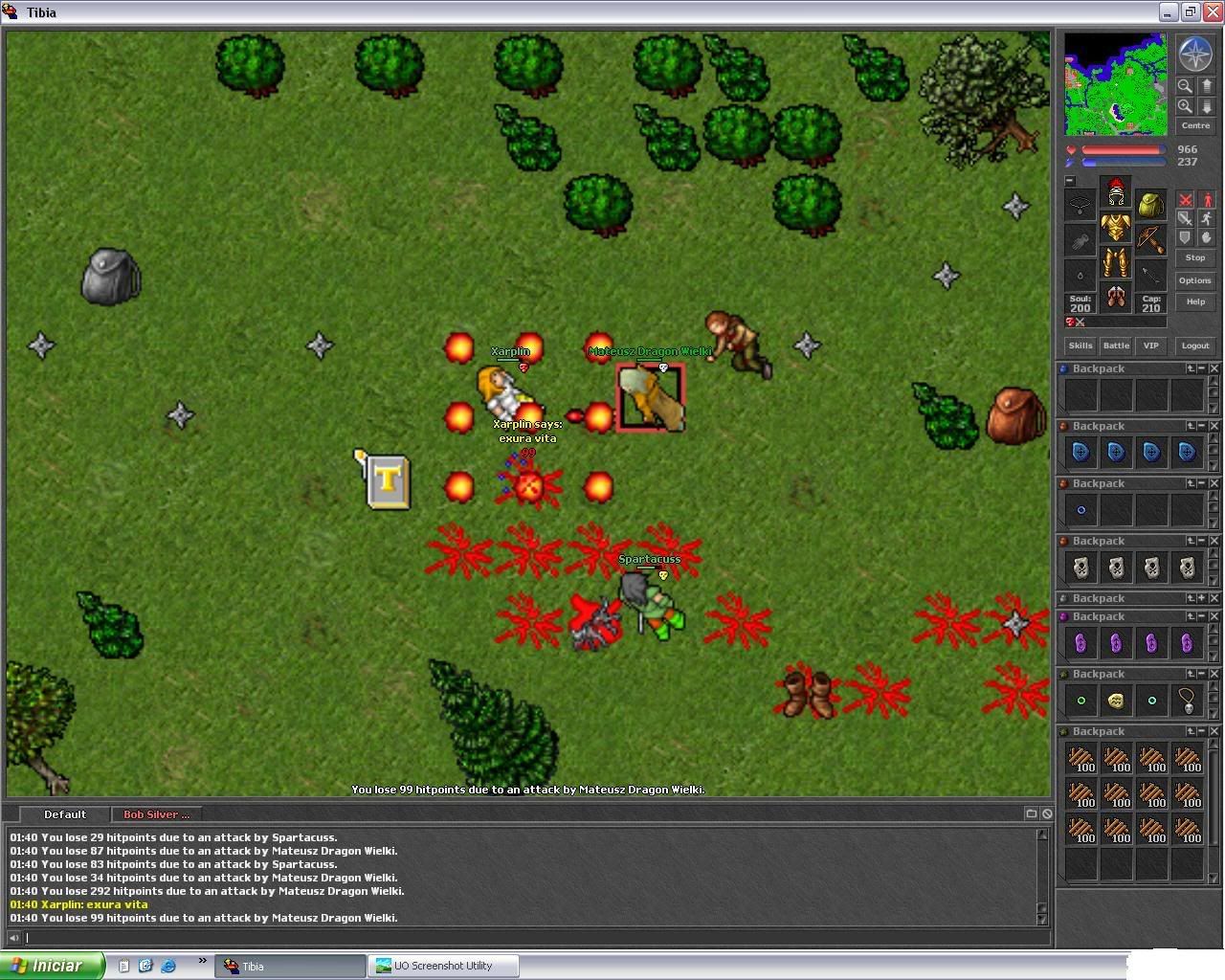This screenshot has width=1225, height=980.
Task: Close the Tibia window
Action: click(1212, 12)
